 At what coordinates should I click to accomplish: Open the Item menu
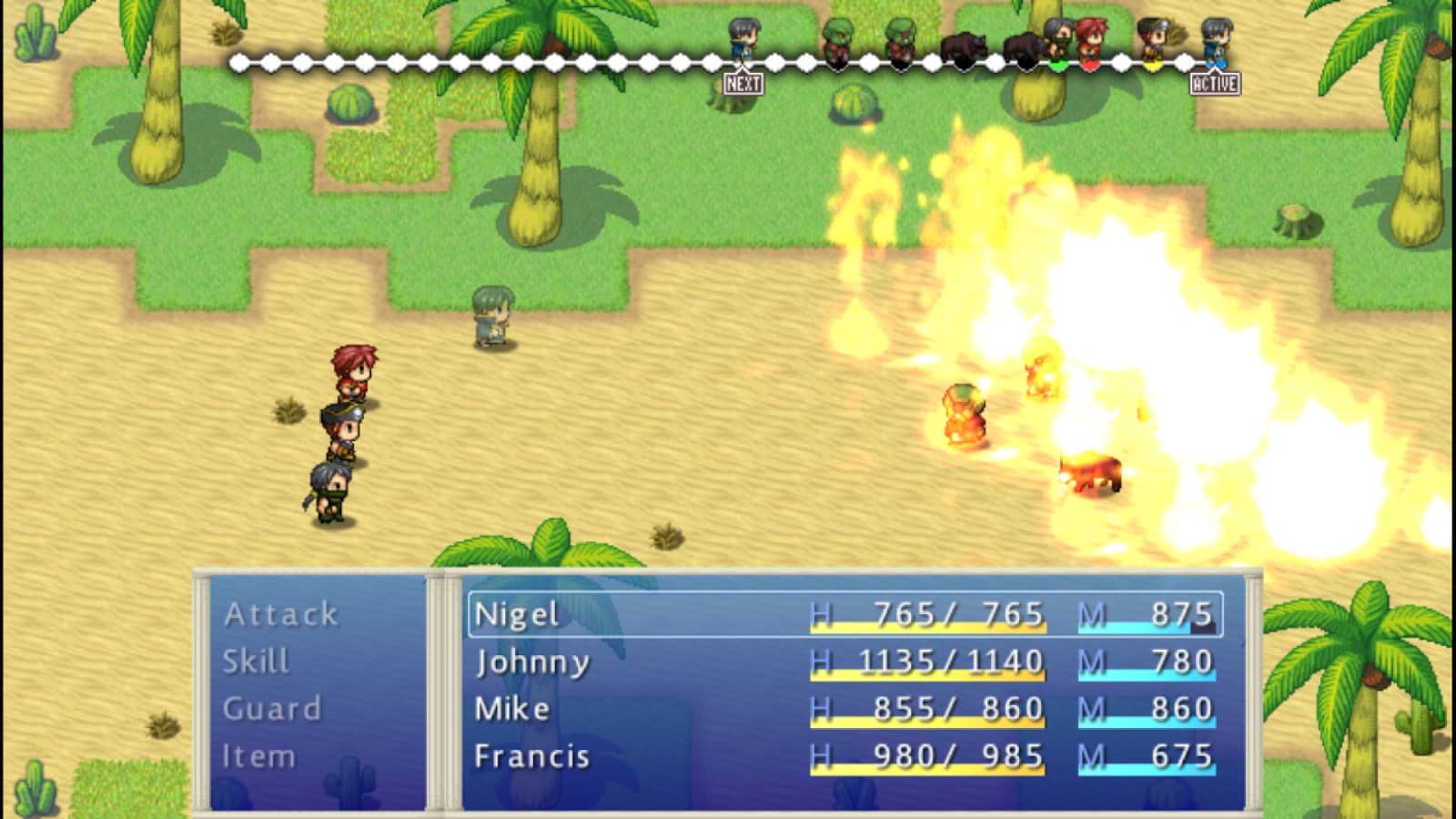tap(259, 756)
